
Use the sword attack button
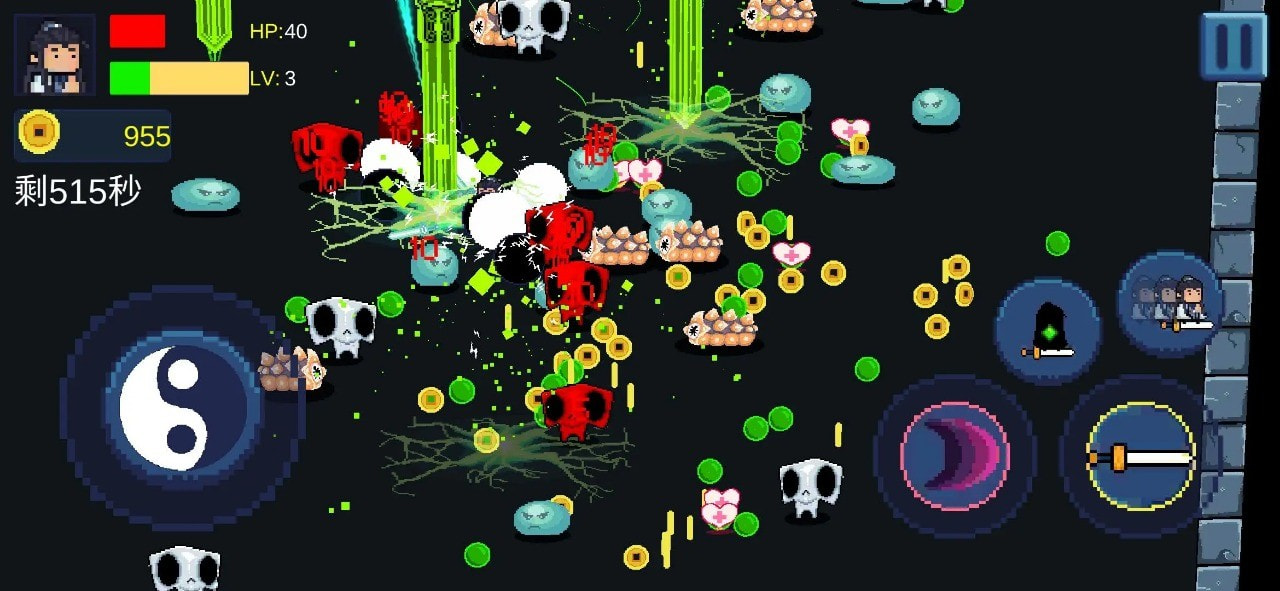coord(1140,456)
